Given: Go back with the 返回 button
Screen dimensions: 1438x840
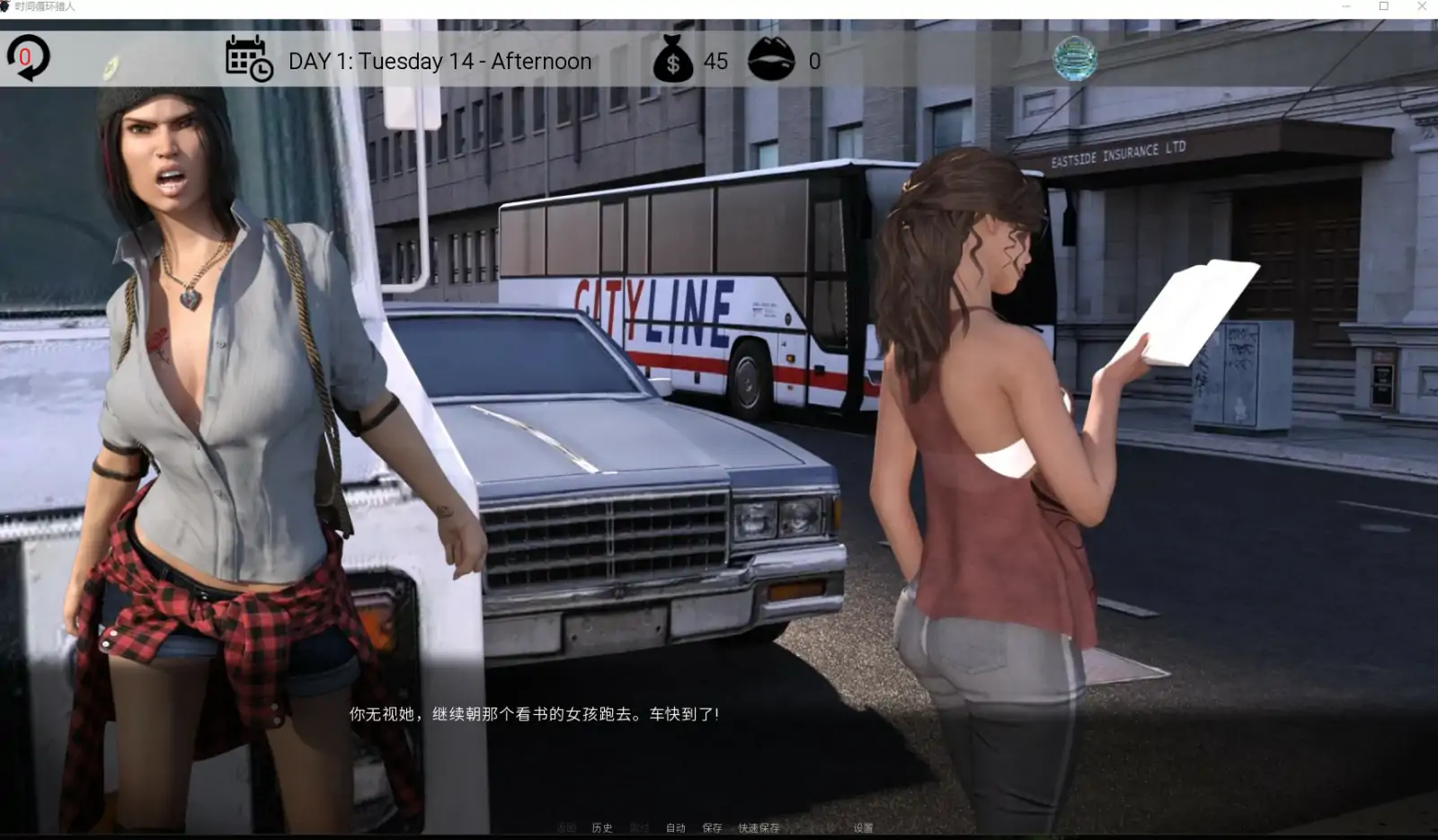Looking at the screenshot, I should coord(565,827).
